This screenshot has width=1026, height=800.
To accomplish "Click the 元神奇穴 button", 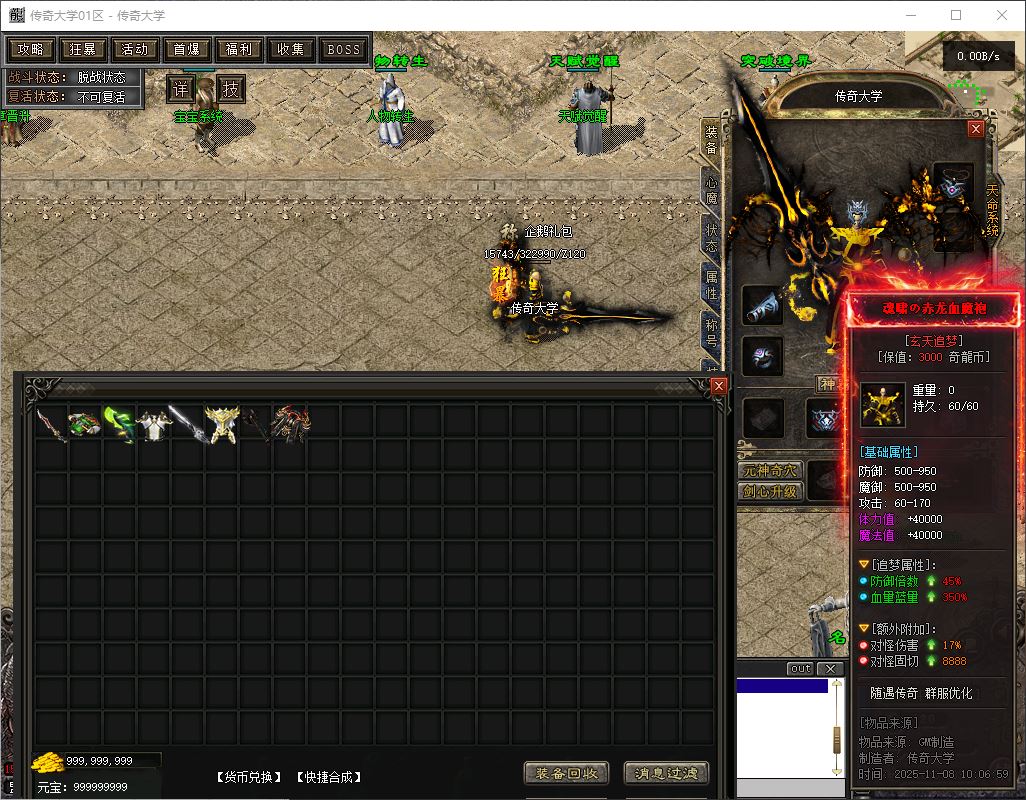I will [770, 470].
